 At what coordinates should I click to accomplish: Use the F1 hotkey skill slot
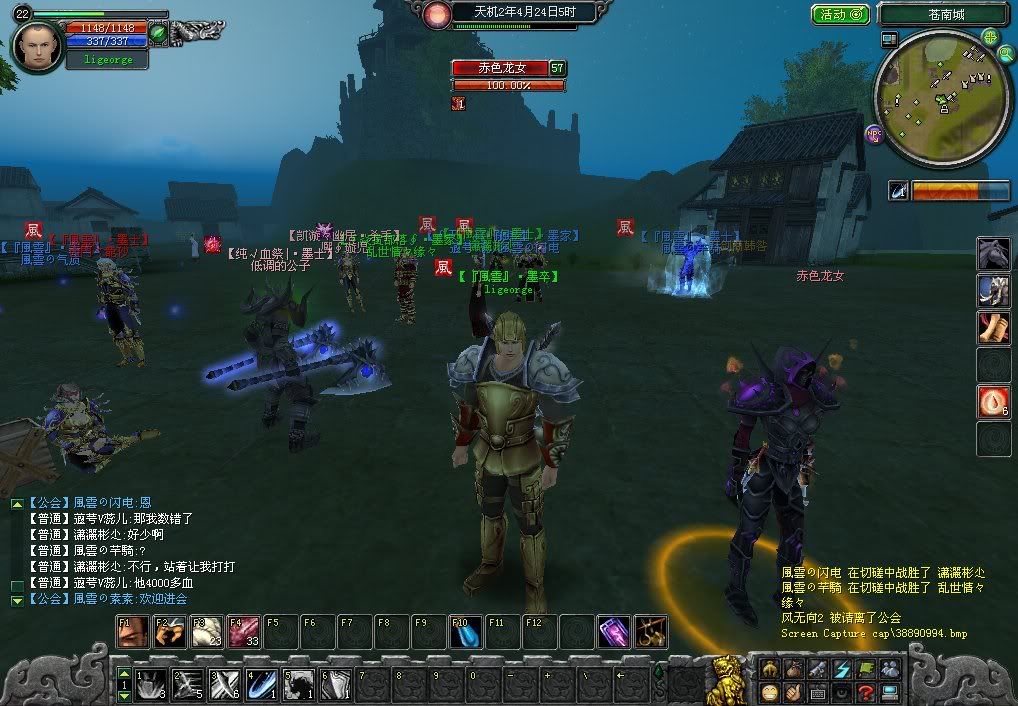tap(133, 631)
